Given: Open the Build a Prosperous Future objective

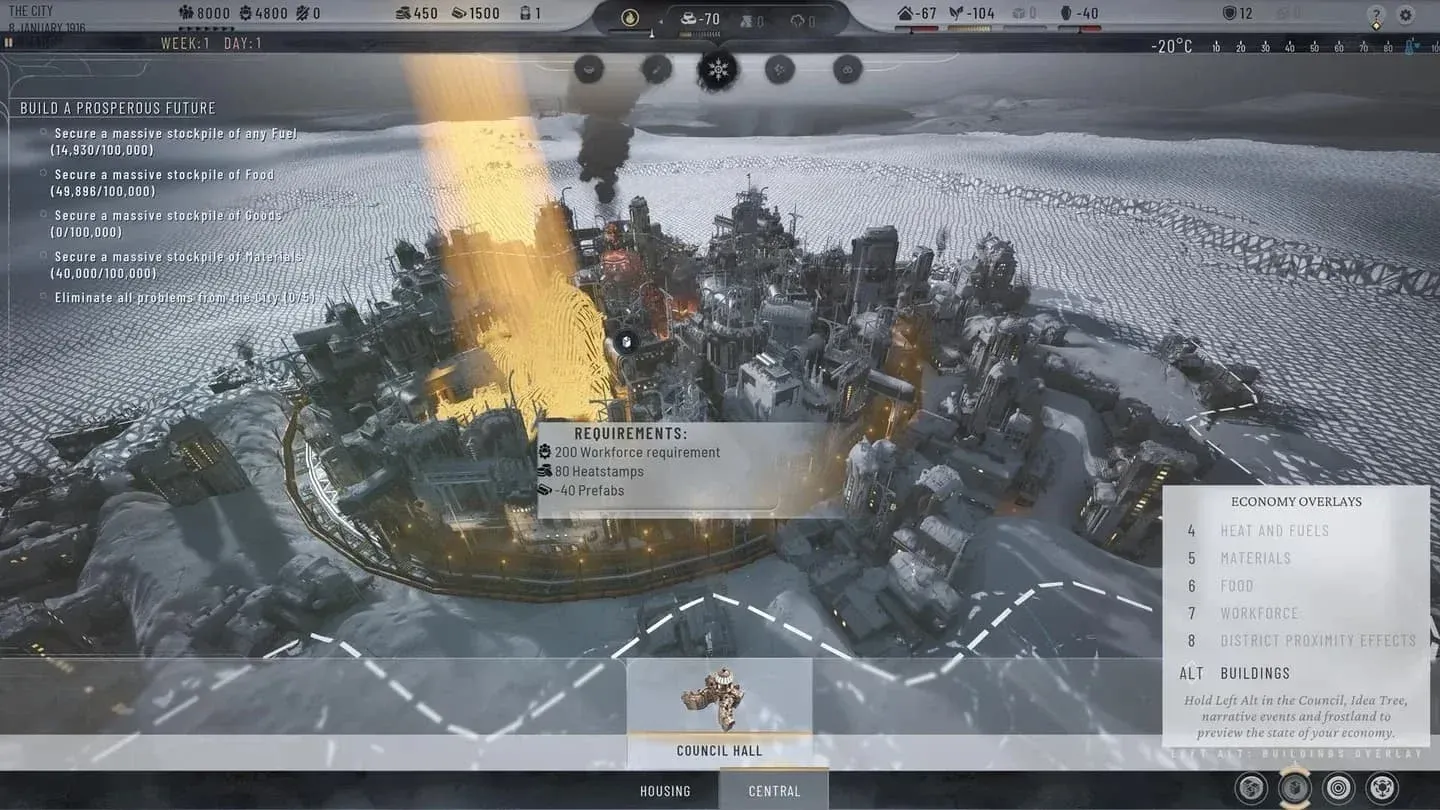Looking at the screenshot, I should (118, 108).
